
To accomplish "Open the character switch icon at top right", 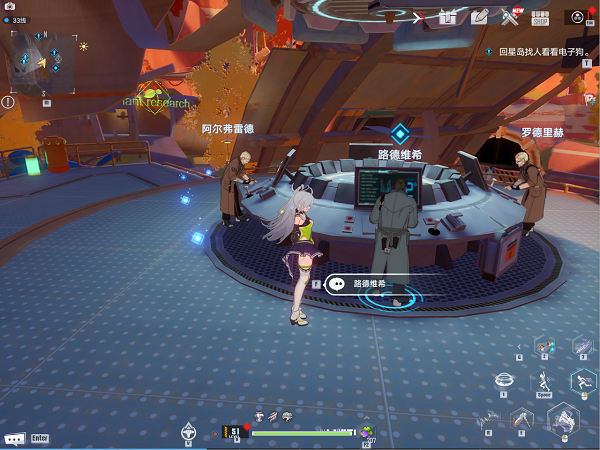I will pyautogui.click(x=576, y=16).
